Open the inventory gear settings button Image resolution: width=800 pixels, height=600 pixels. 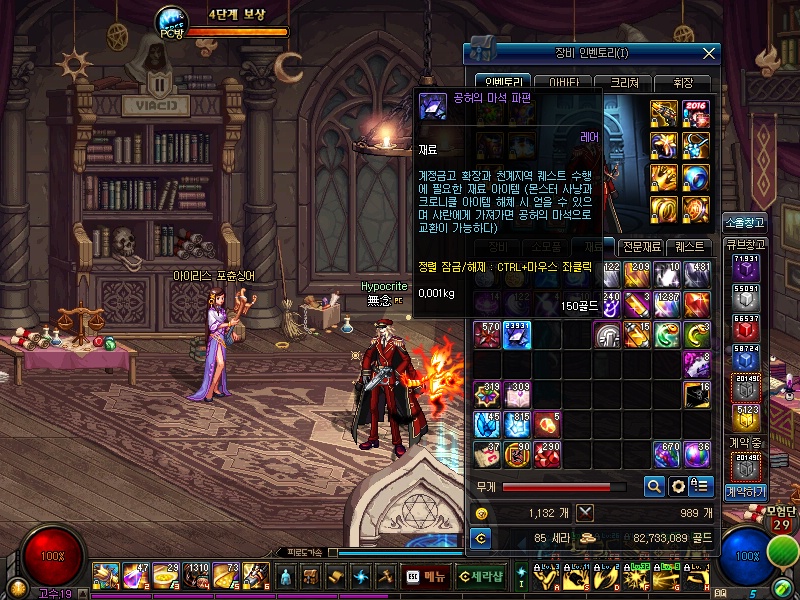(678, 487)
